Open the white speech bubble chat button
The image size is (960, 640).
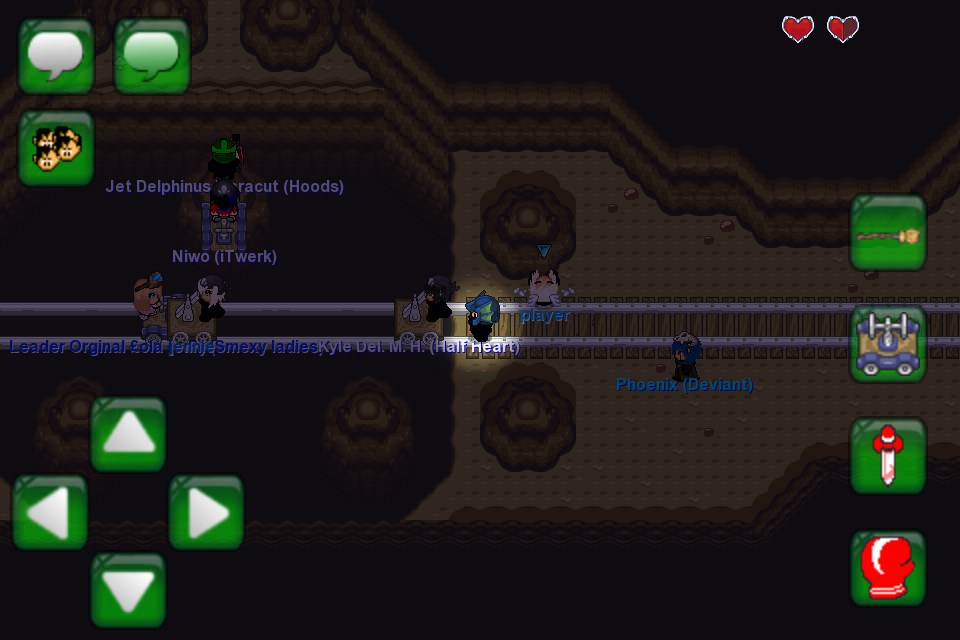click(x=56, y=56)
